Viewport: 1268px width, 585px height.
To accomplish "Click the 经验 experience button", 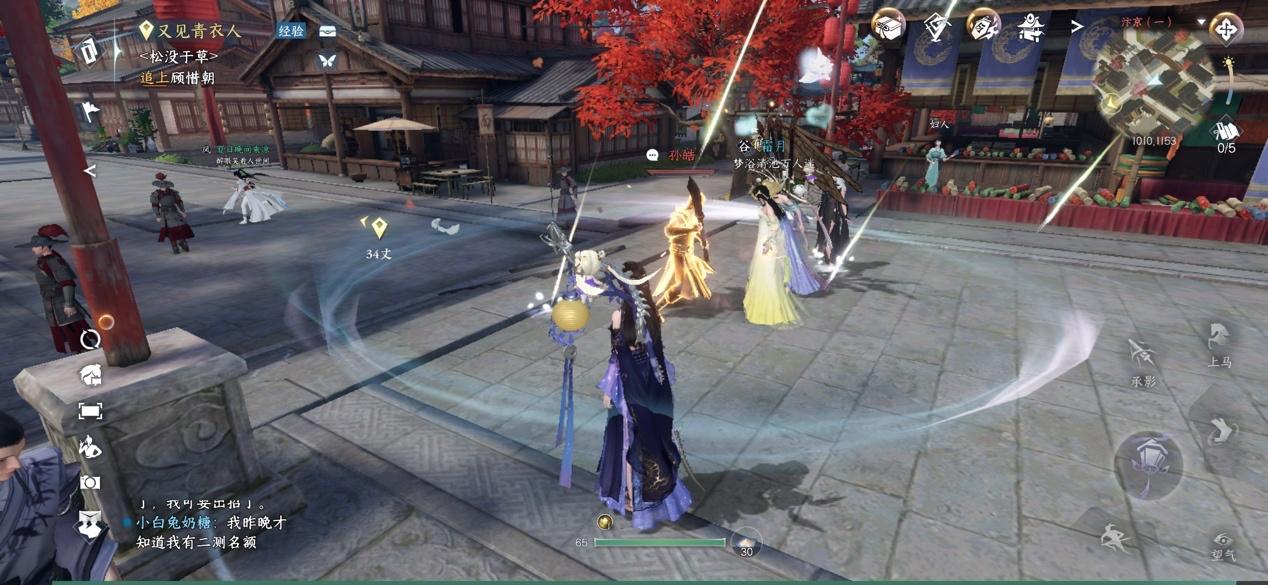I will click(291, 31).
